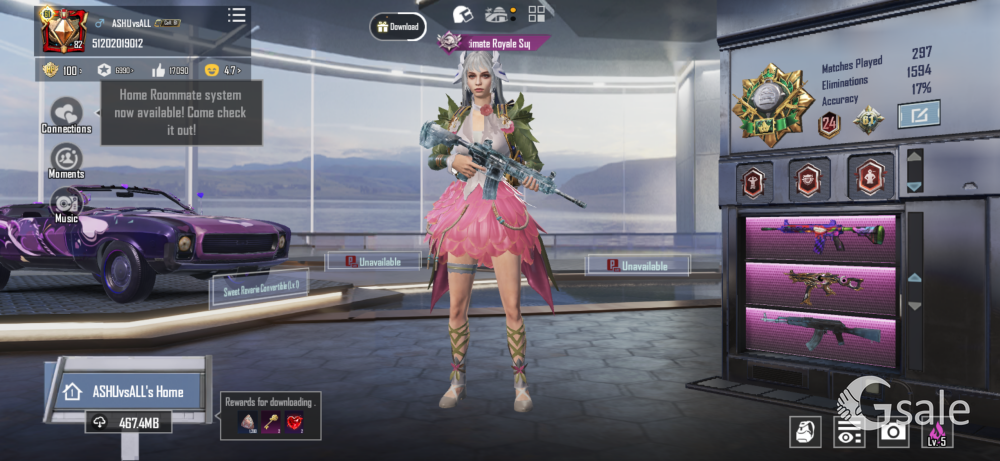The width and height of the screenshot is (1000, 461).
Task: Open Moments
Action: pyautogui.click(x=66, y=161)
